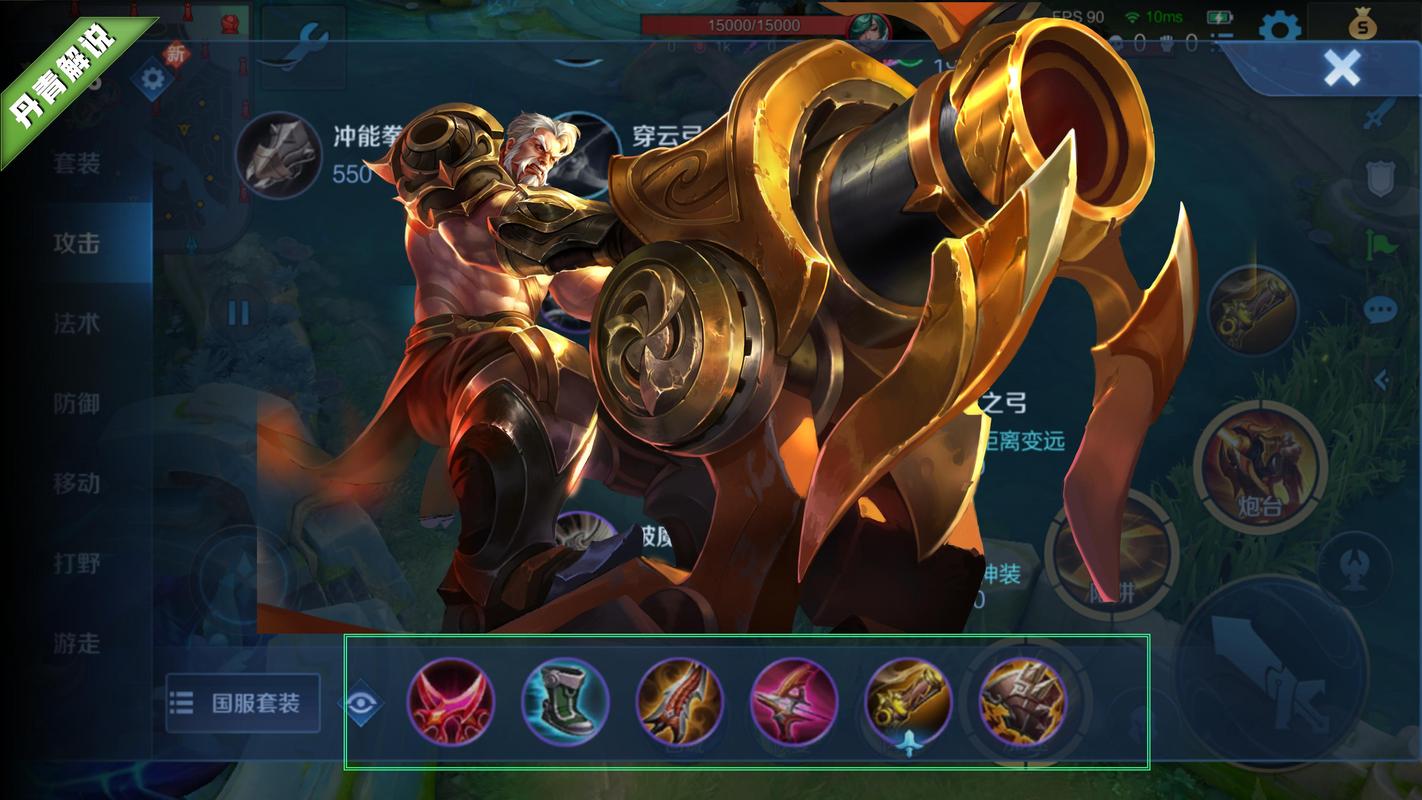Viewport: 1422px width, 800px height.
Task: Switch to the 套装 category tab
Action: pyautogui.click(x=77, y=163)
